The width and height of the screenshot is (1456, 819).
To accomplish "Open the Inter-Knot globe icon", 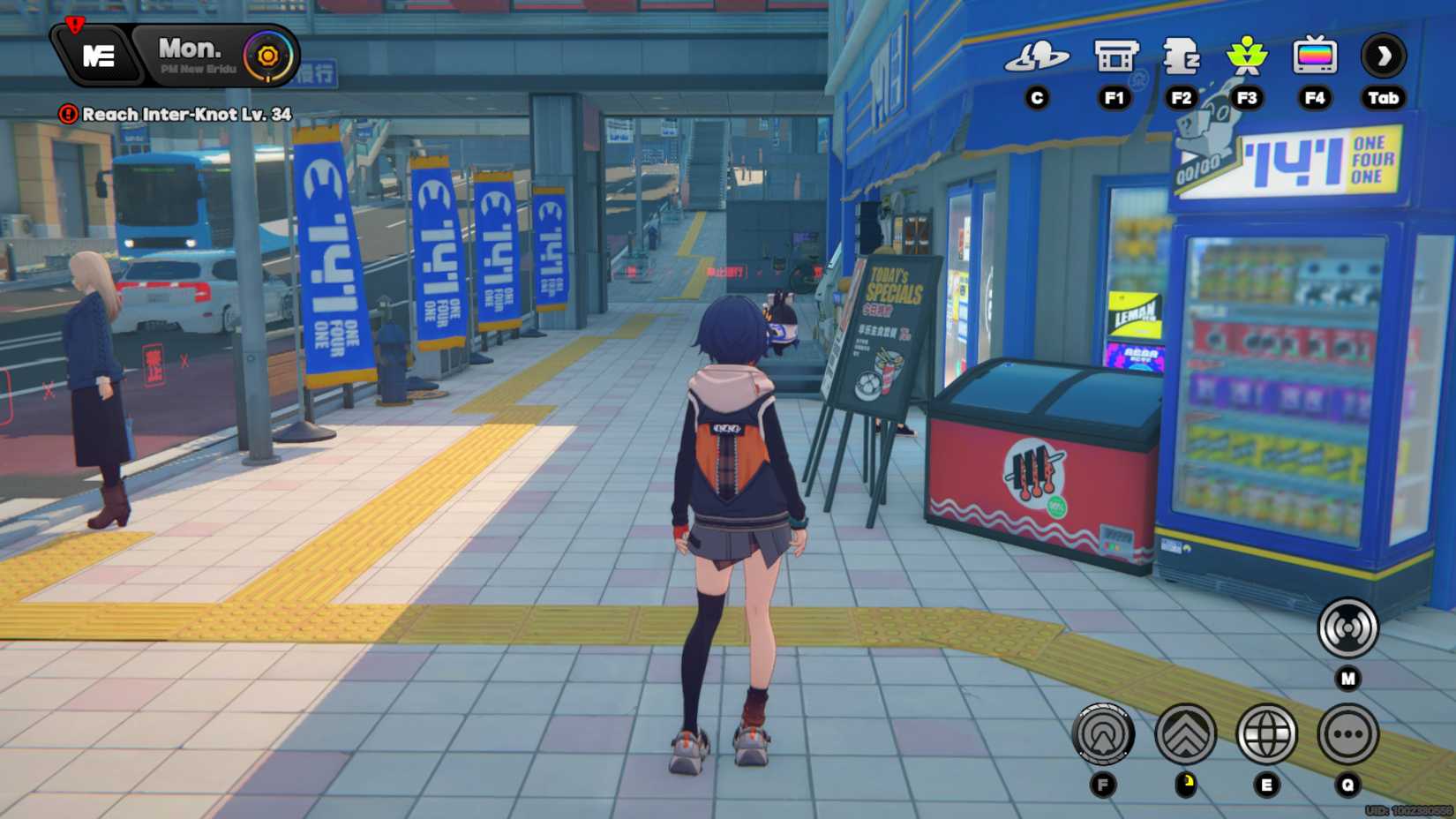I will pos(1265,735).
